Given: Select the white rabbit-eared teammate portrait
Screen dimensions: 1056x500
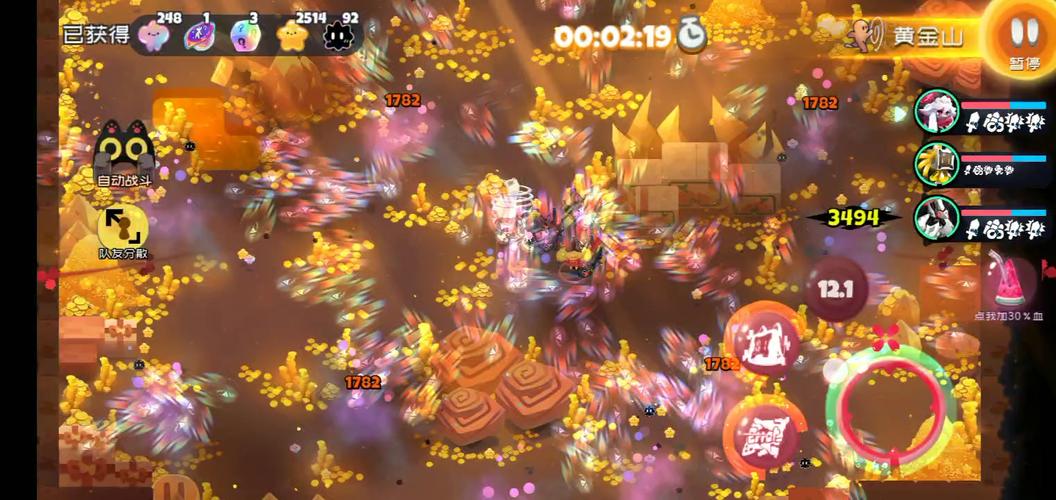Looking at the screenshot, I should (x=938, y=218).
